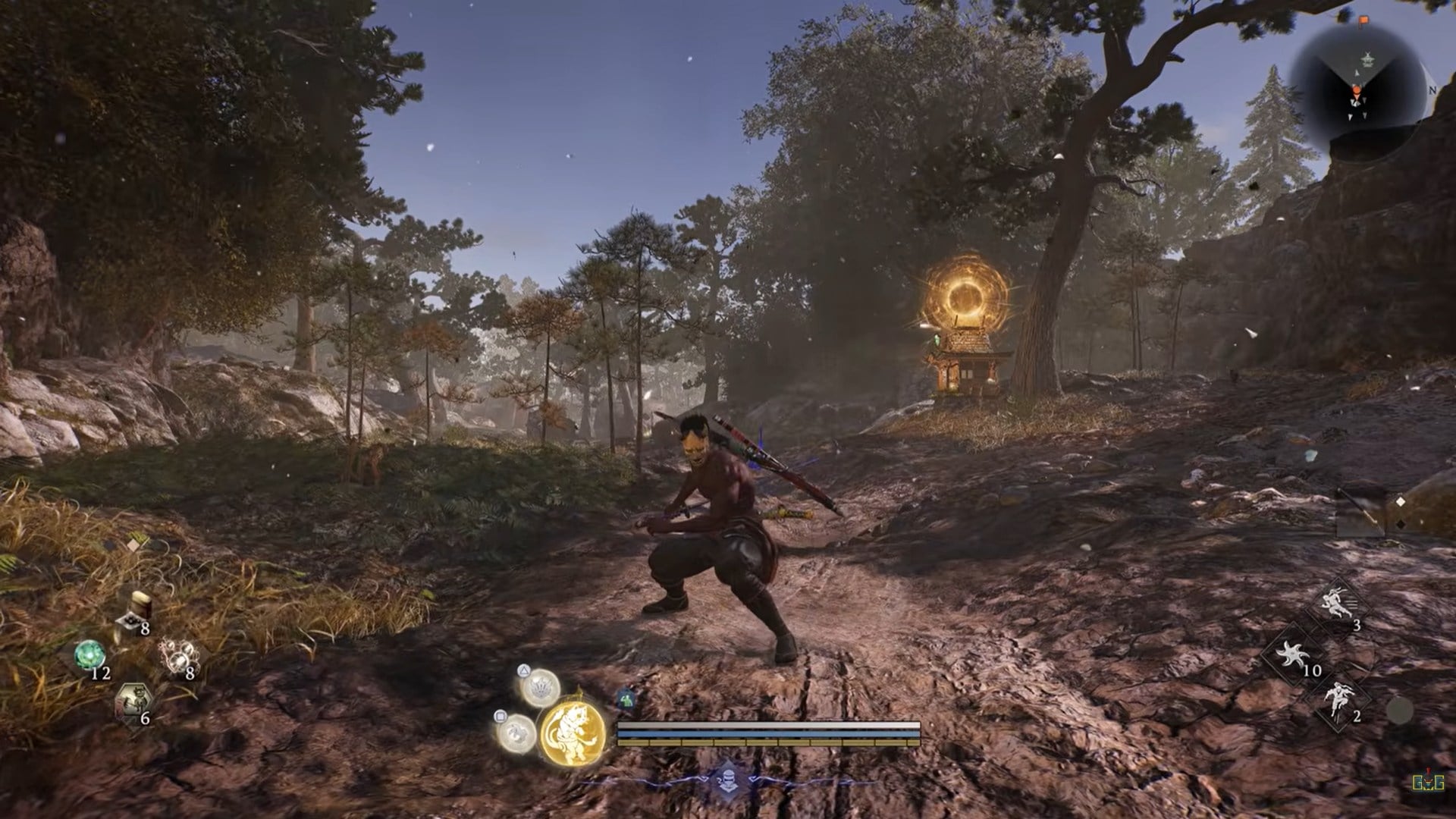Viewport: 1456px width, 819px height.
Task: Click the elixir jar consumable showing 8
Action: click(x=141, y=604)
